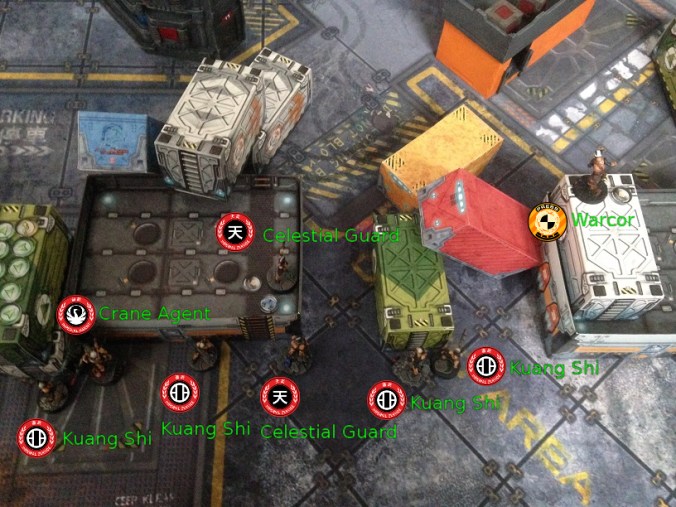Select the Warcor unit marker
The image size is (676, 507).
(x=547, y=220)
